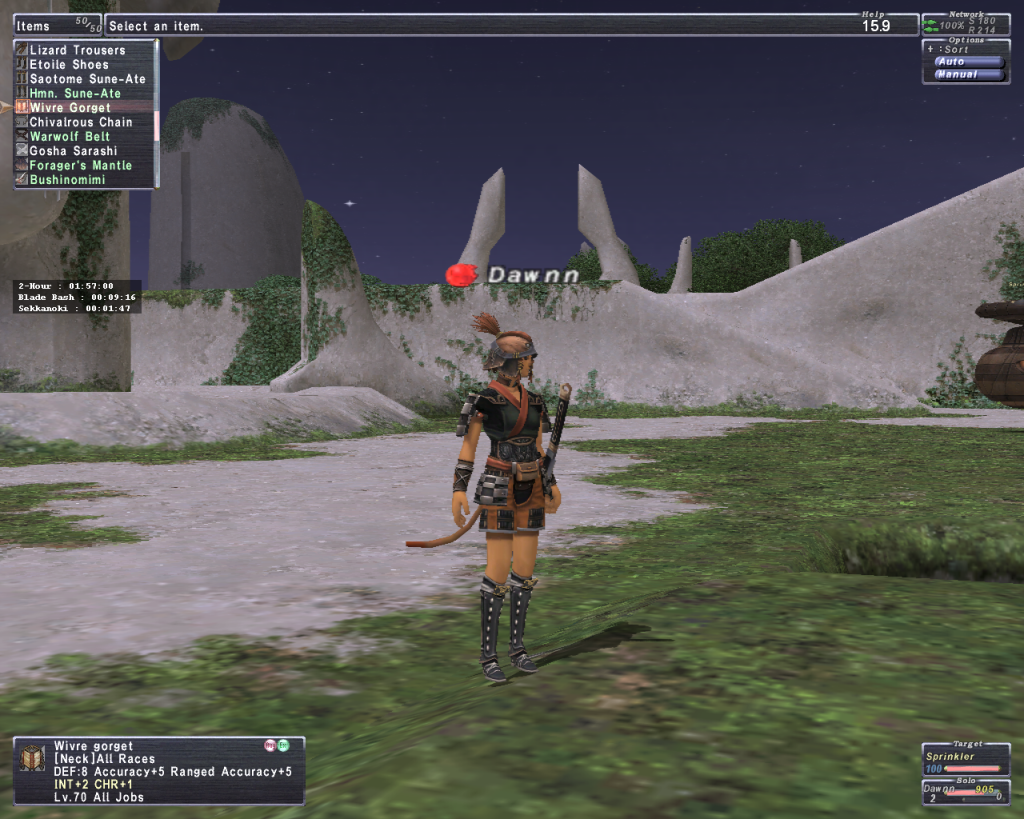Click Dawnn's solo party status entry

[x=965, y=794]
